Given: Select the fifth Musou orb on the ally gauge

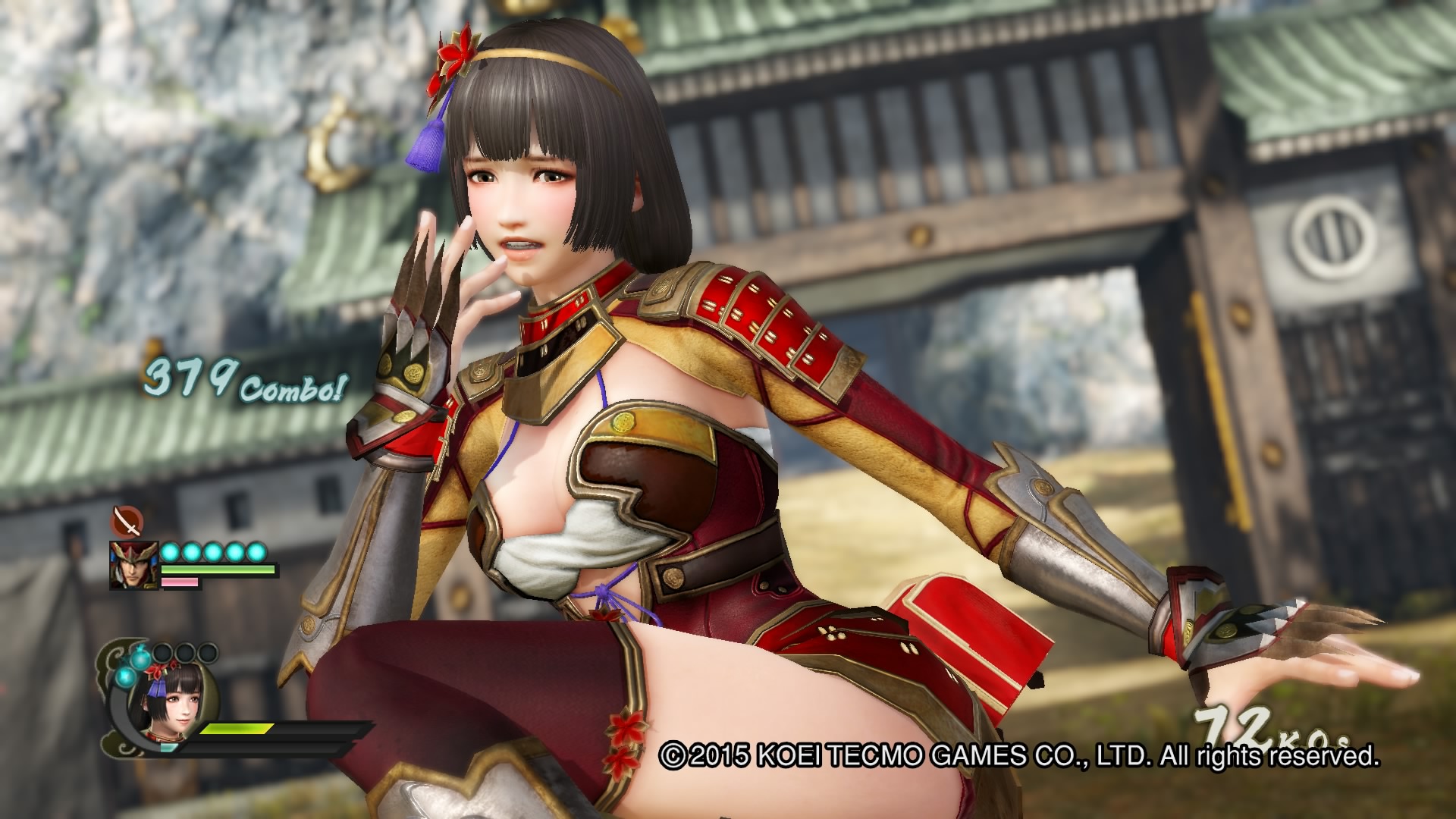Looking at the screenshot, I should click(x=256, y=552).
